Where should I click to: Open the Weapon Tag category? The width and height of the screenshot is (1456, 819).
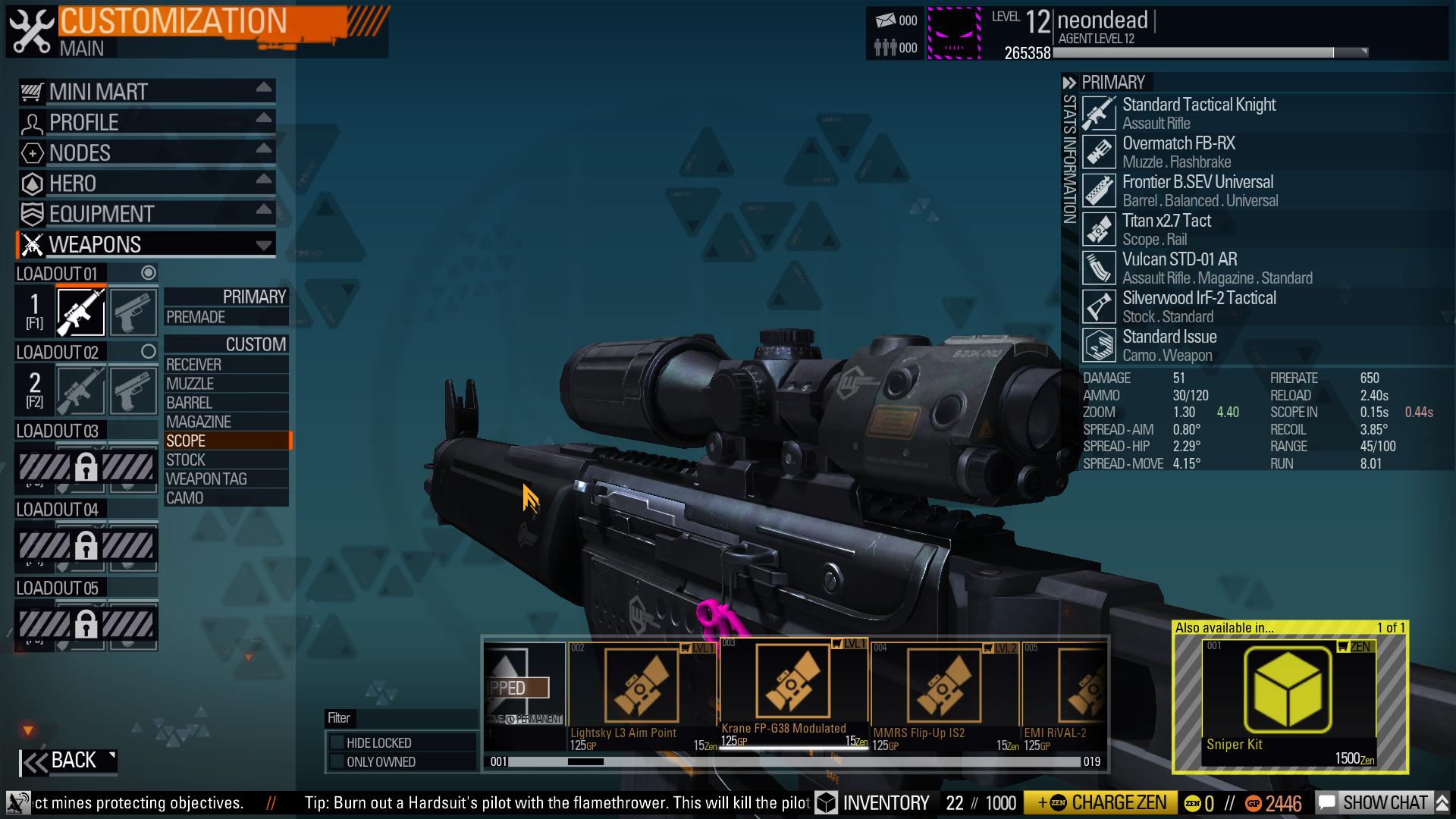tap(226, 479)
